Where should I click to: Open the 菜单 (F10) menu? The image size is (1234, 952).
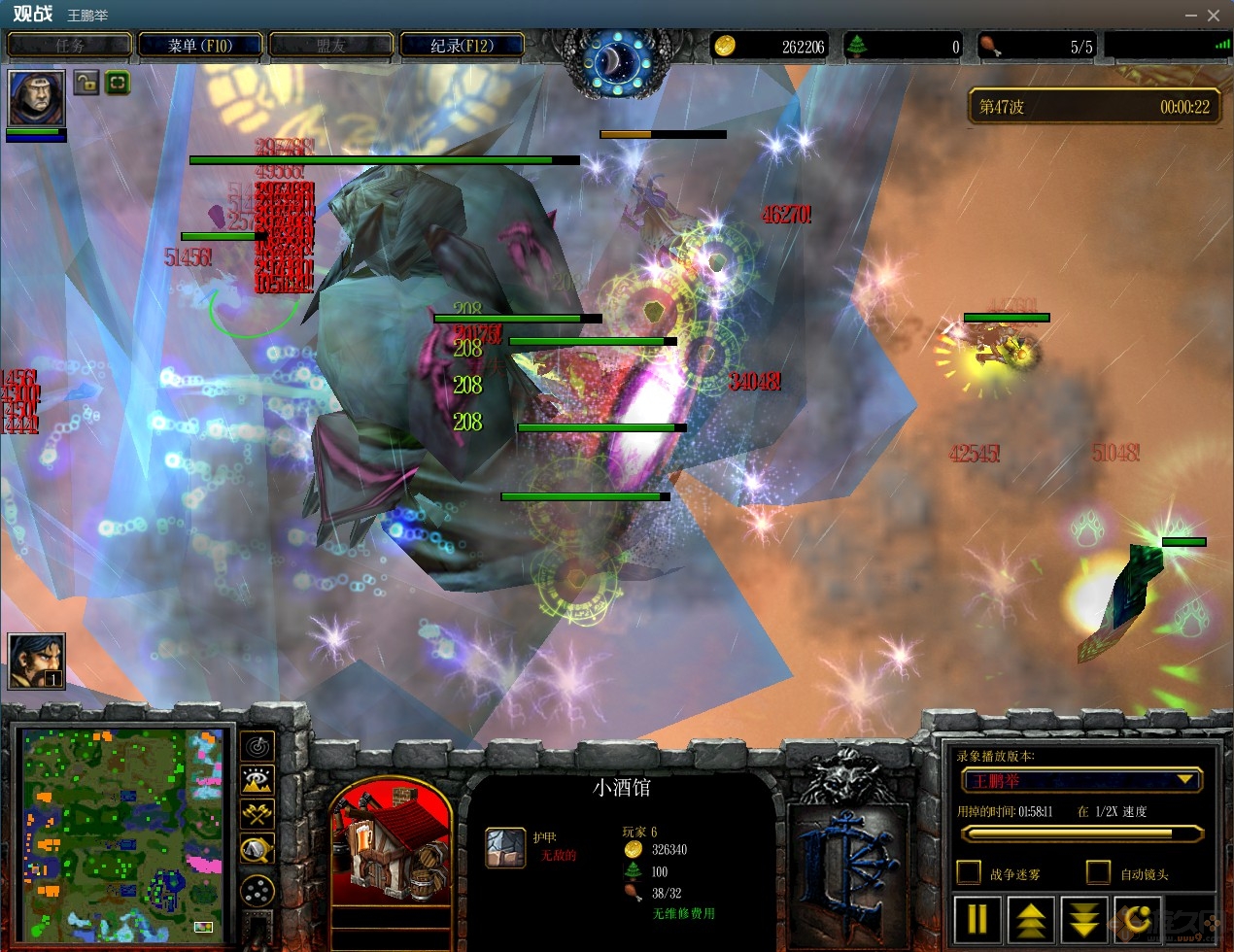[x=200, y=46]
